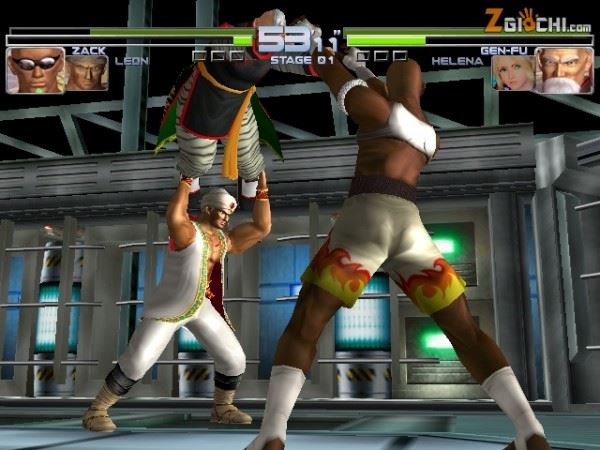Viewport: 600px width, 450px height.
Task: Select Zack's sunglasses portrait
Action: point(35,71)
